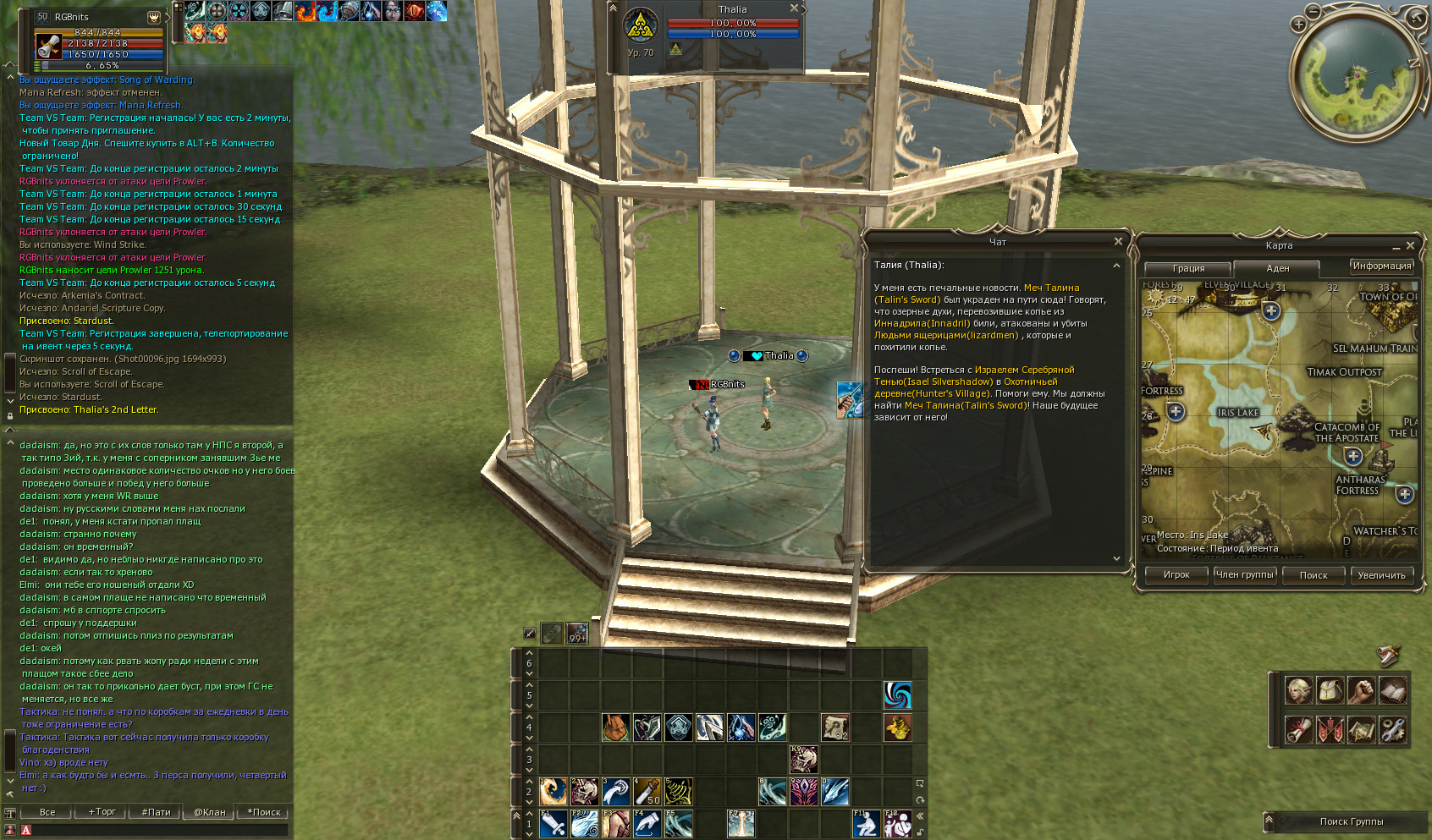Collapse the shortcut bar with the double-arrow chevron
Viewport: 1432px width, 840px height.
point(920,815)
